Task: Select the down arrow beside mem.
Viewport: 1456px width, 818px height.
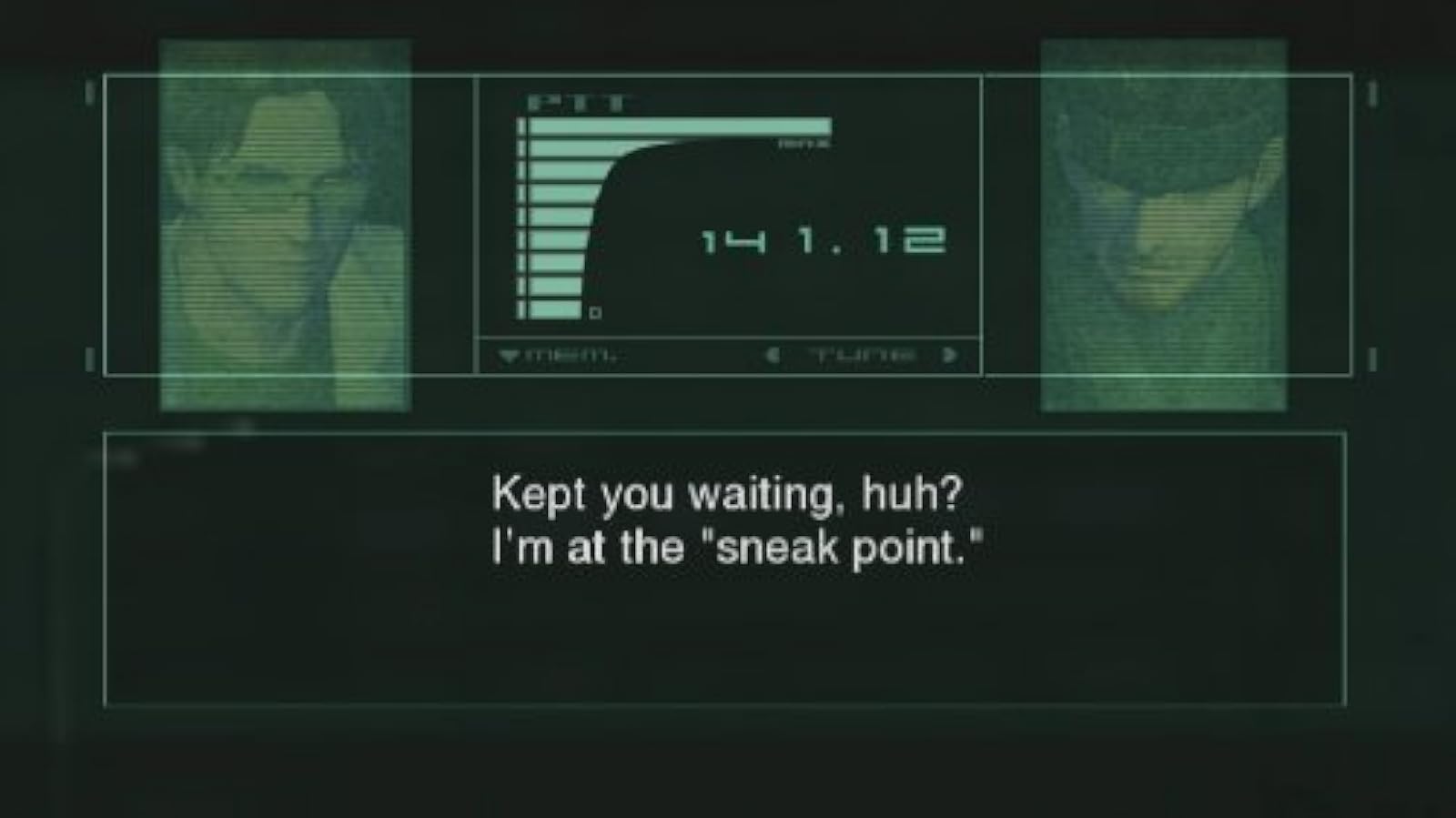Action: click(510, 354)
